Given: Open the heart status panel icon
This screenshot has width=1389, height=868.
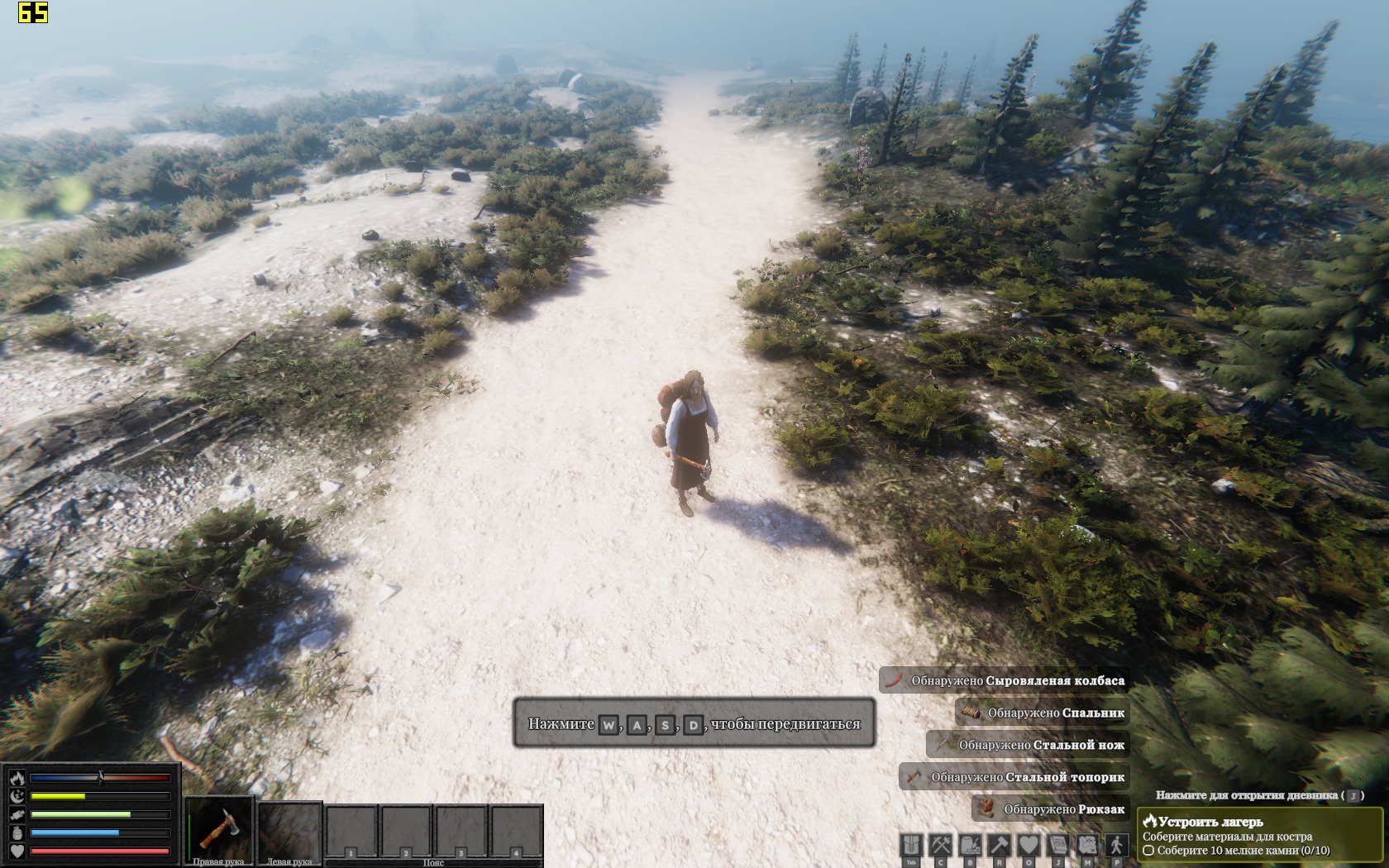Looking at the screenshot, I should [1028, 846].
